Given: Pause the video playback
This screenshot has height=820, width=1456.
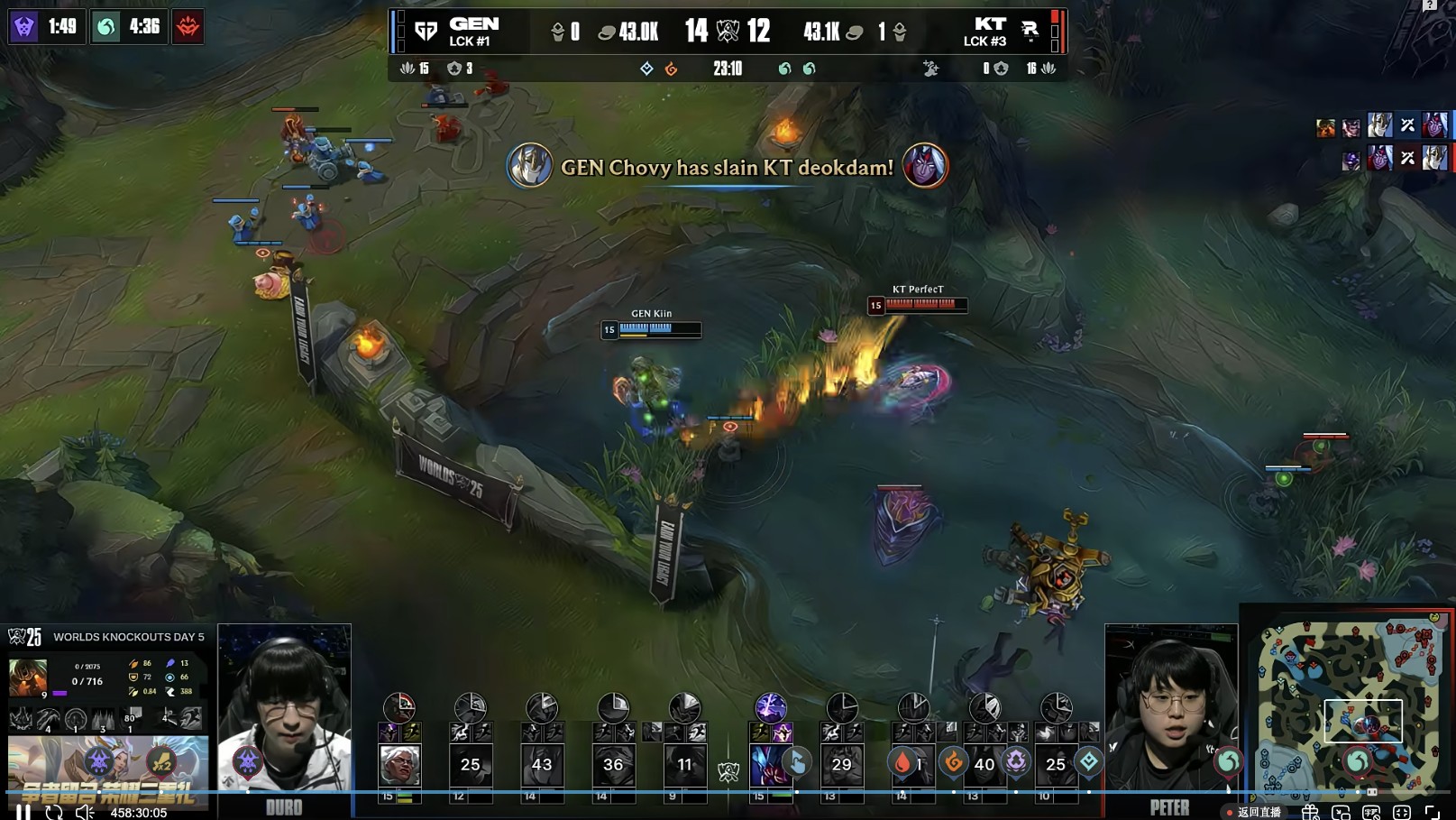Looking at the screenshot, I should point(23,812).
